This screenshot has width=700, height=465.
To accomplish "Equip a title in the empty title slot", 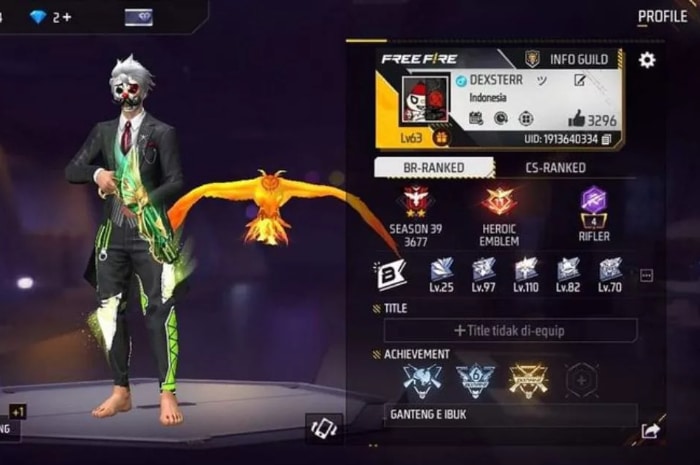I will click(510, 330).
